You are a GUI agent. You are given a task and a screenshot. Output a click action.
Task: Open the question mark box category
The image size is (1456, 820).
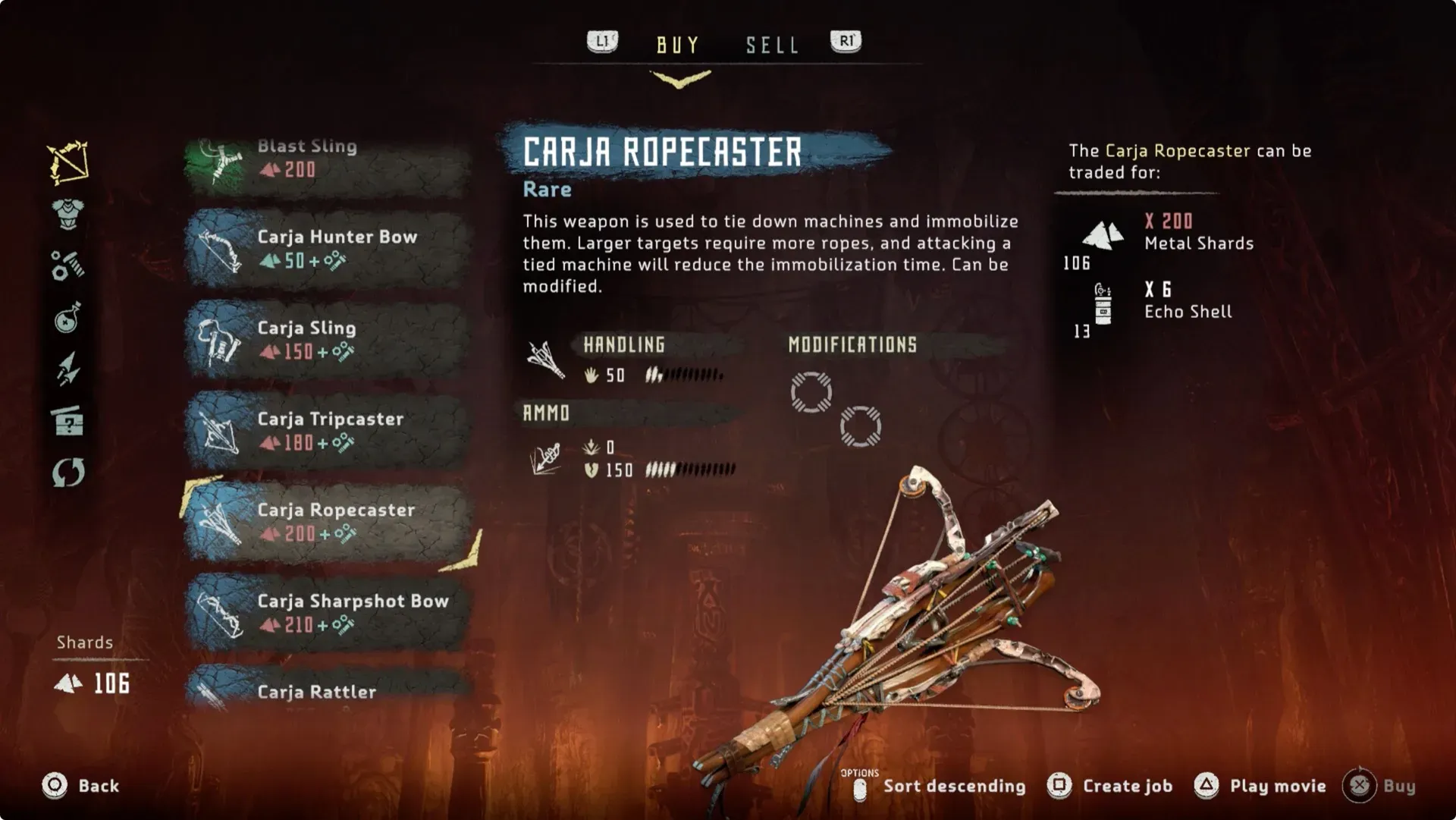click(x=68, y=421)
